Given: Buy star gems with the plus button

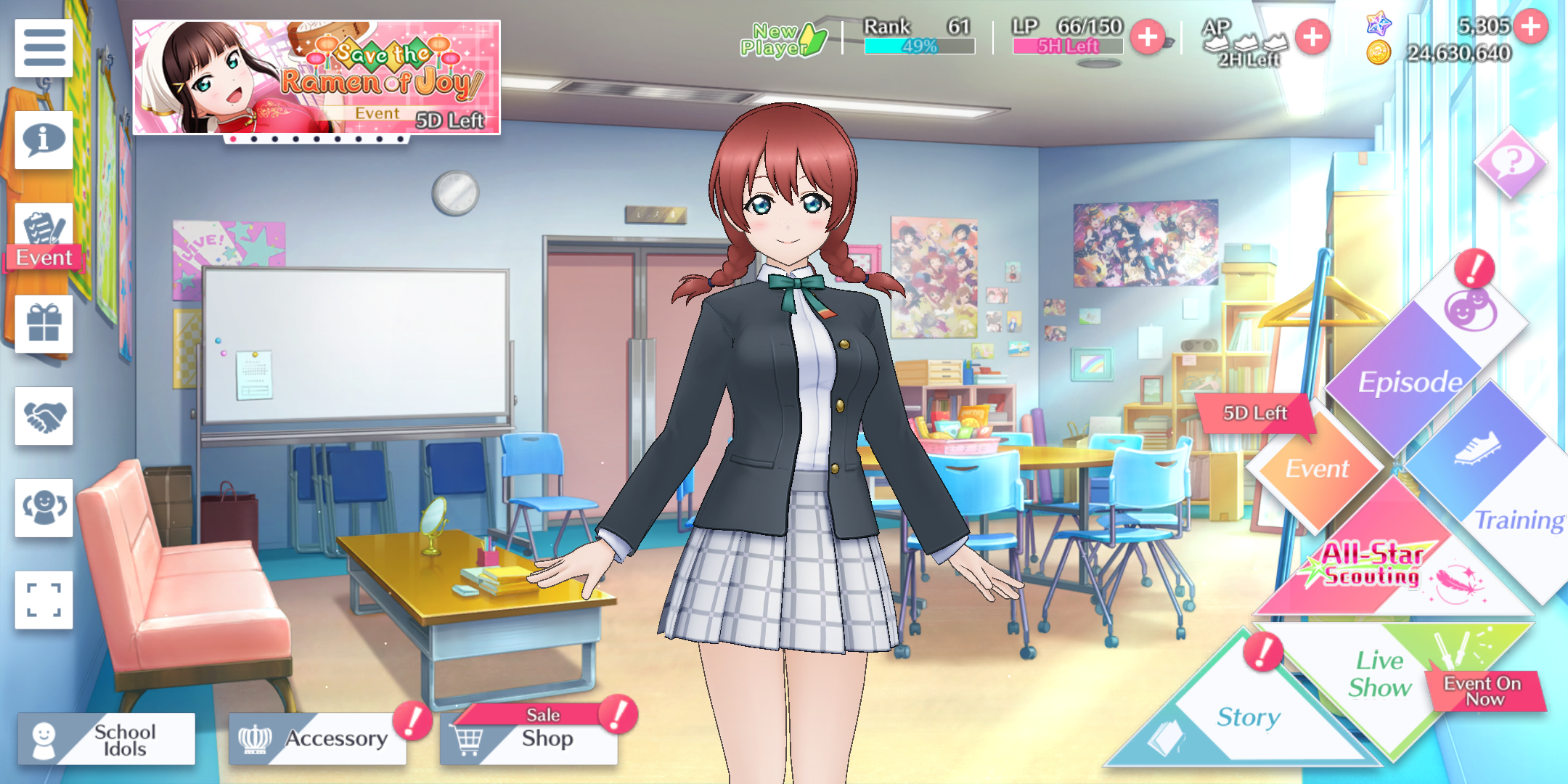Looking at the screenshot, I should pos(1531,27).
